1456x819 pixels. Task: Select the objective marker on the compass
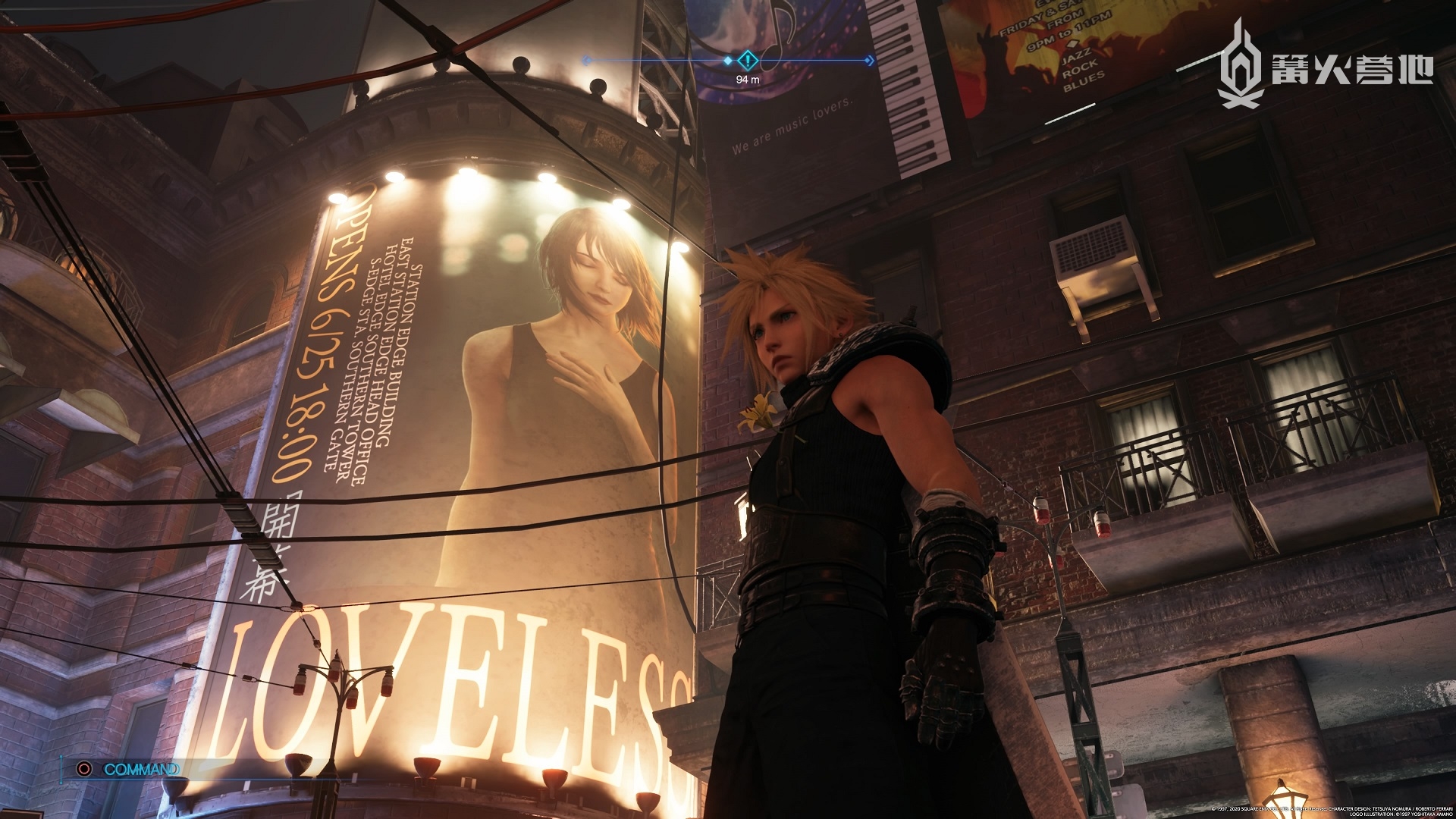(747, 60)
